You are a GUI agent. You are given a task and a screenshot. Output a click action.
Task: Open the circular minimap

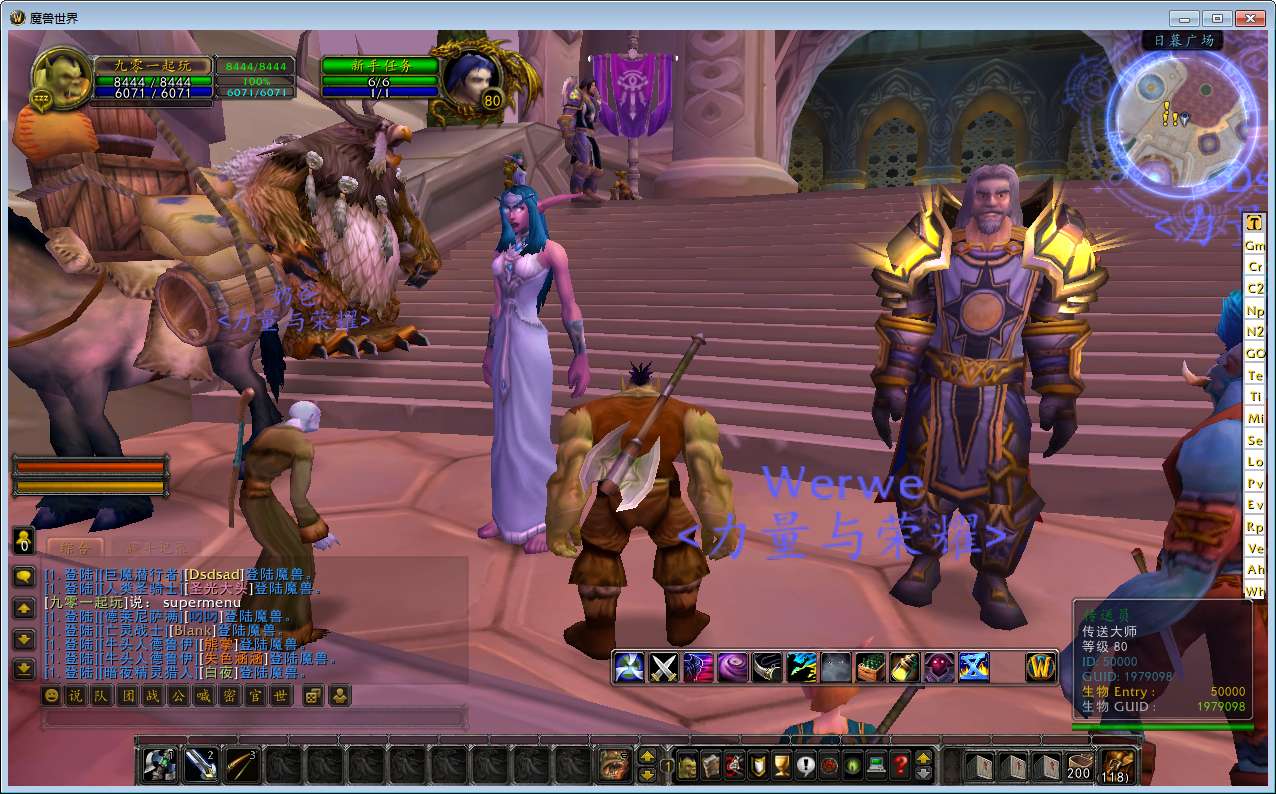pyautogui.click(x=1182, y=119)
